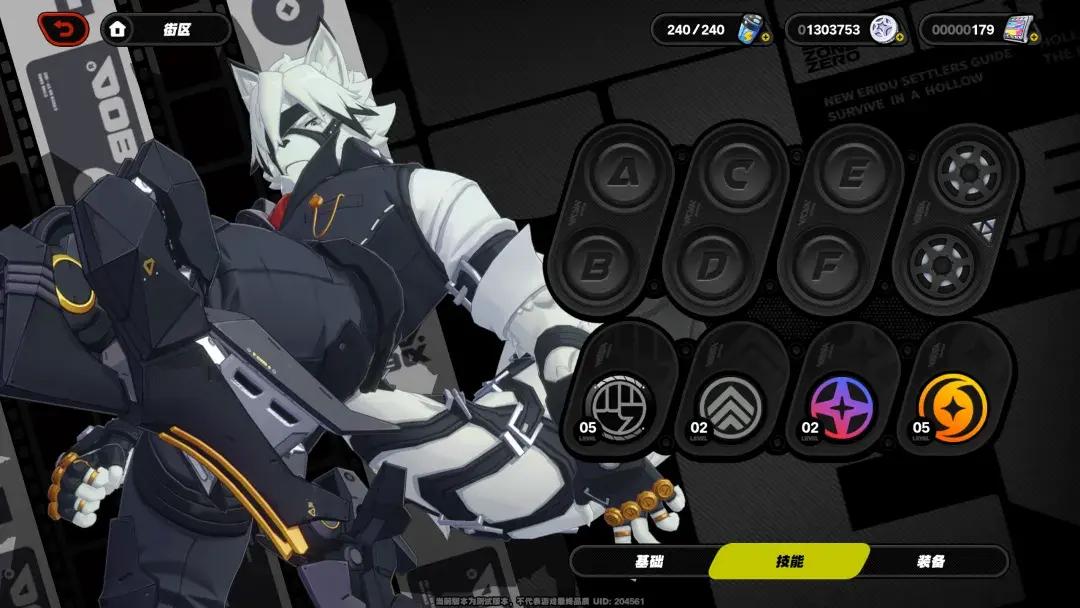The image size is (1080, 608).
Task: Switch to the 装备 tab
Action: (930, 561)
